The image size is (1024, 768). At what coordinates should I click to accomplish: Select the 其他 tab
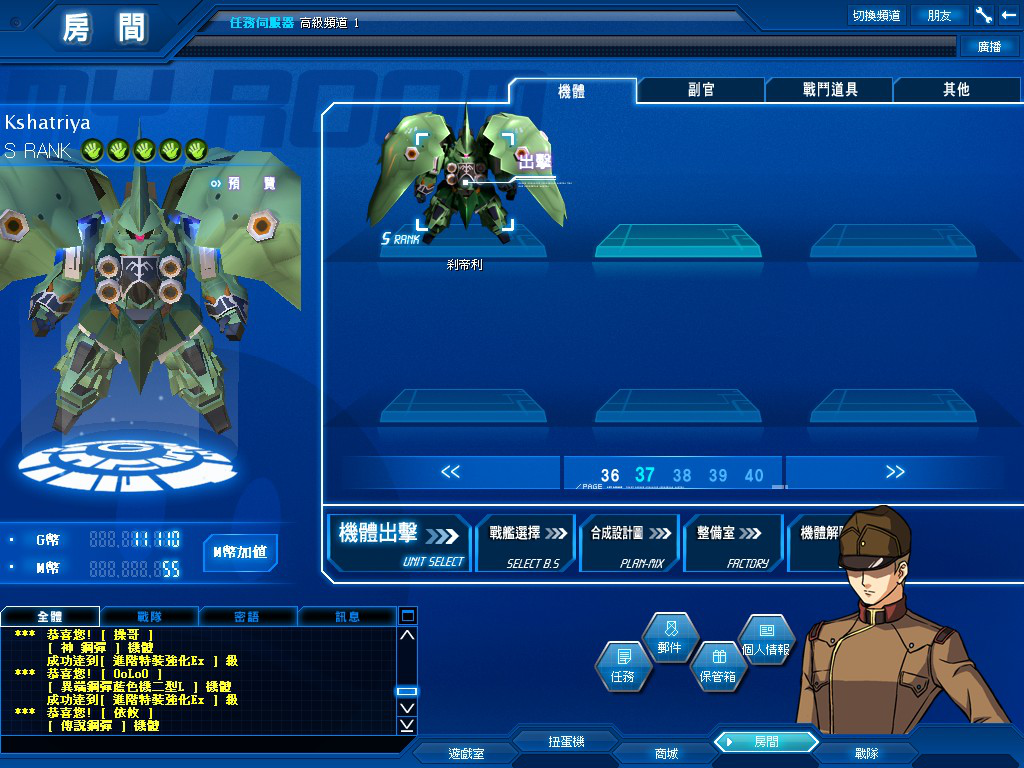click(956, 90)
